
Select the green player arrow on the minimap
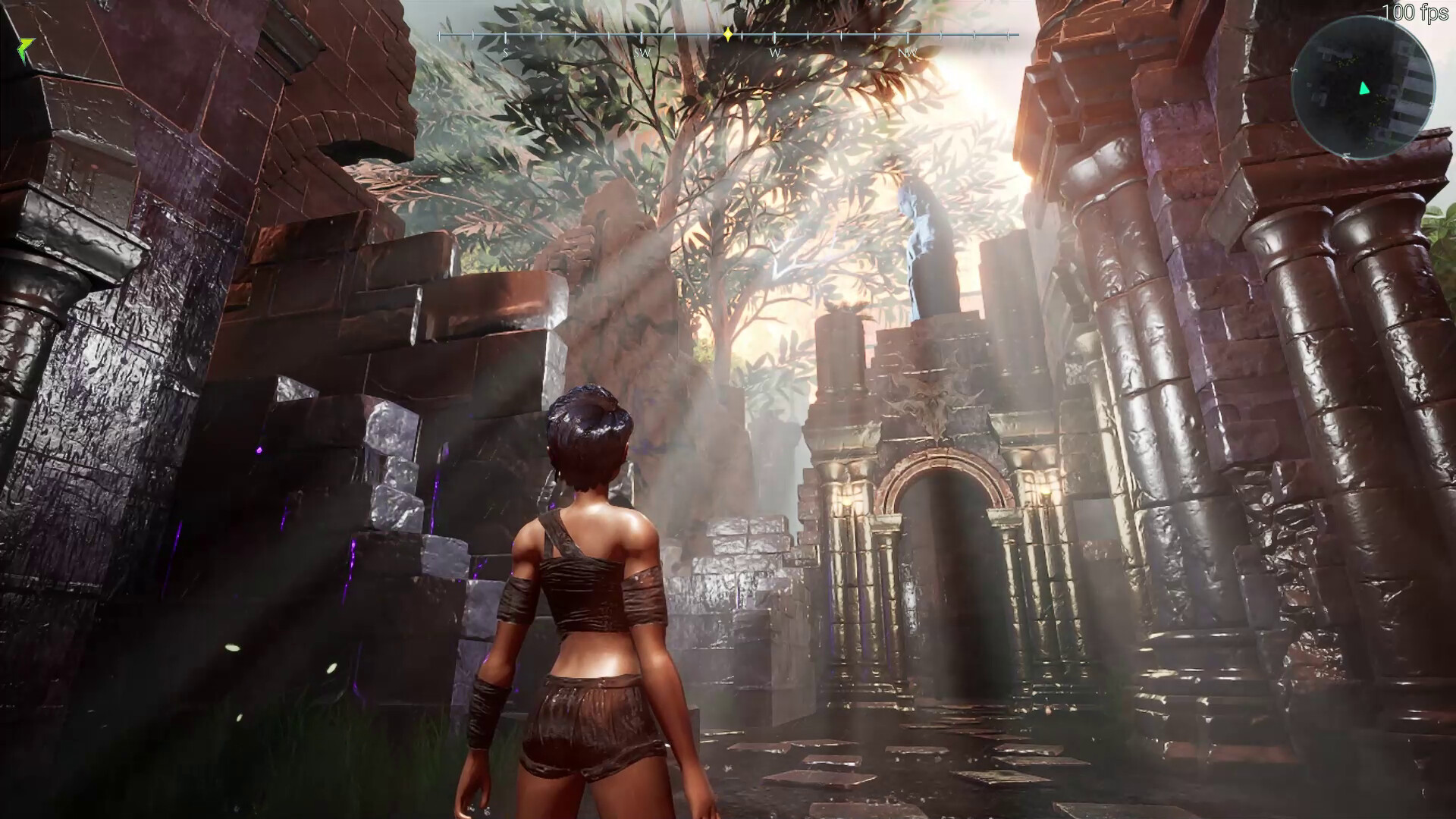coord(1363,89)
